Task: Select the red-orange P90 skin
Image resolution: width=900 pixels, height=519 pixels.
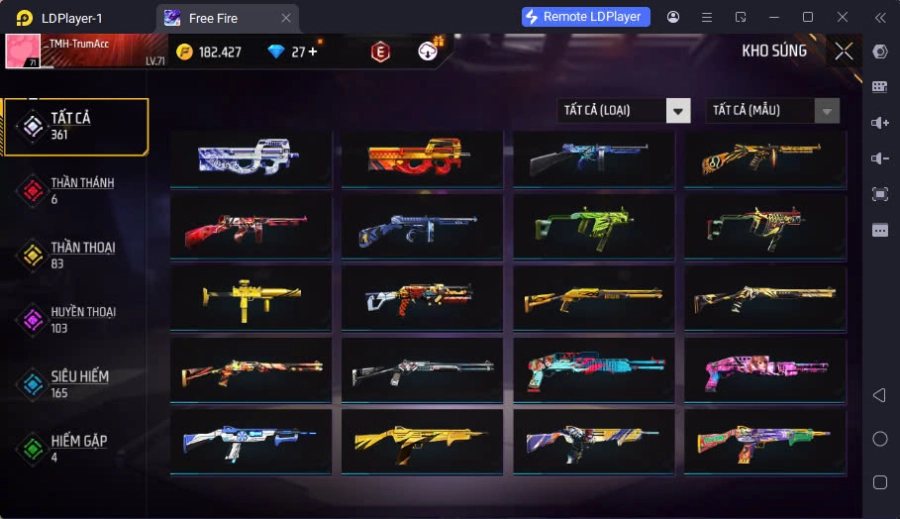Action: tap(422, 158)
